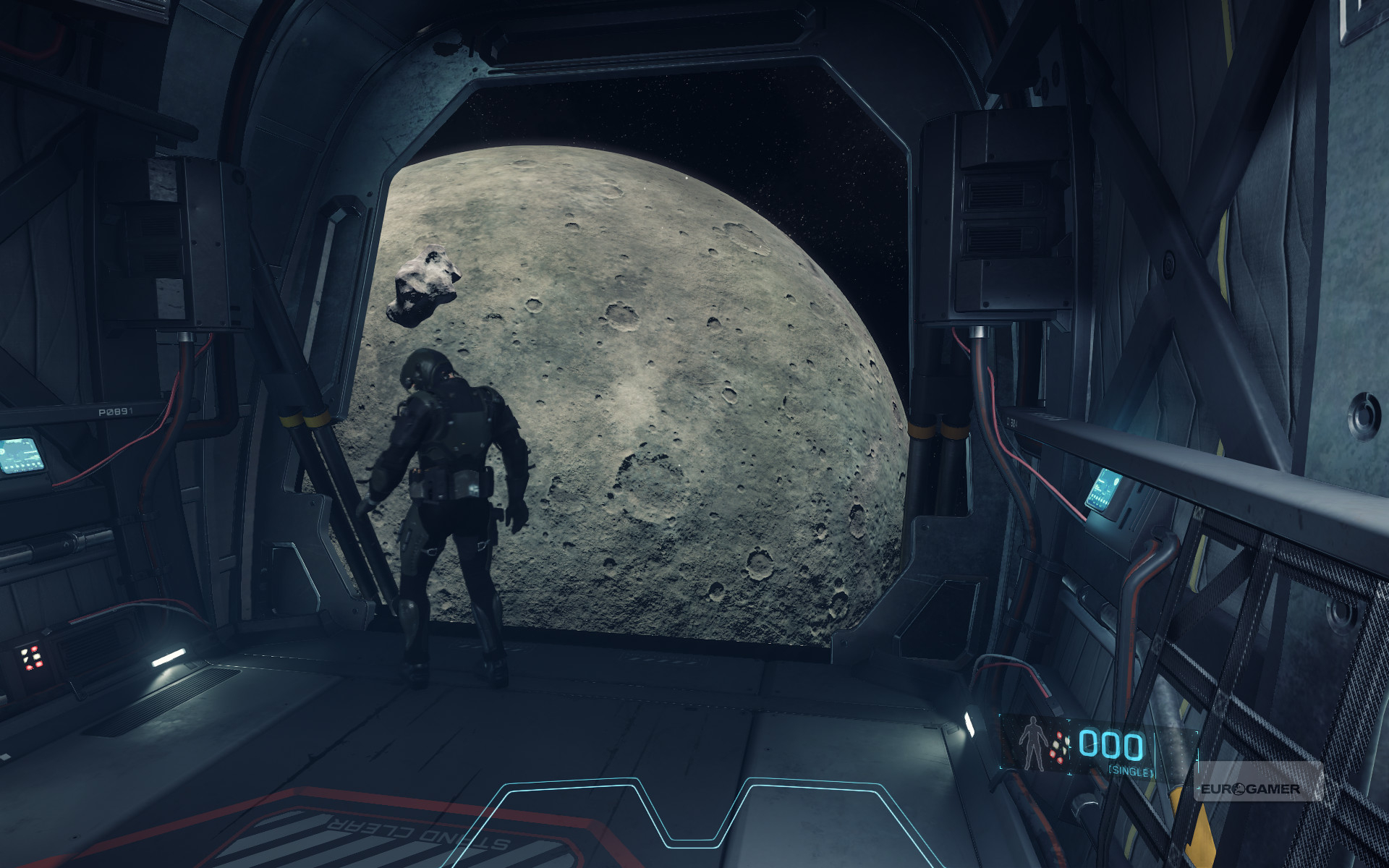Viewport: 1389px width, 868px height.
Task: Select the SINGLE fire mode indicator
Action: 1130,772
